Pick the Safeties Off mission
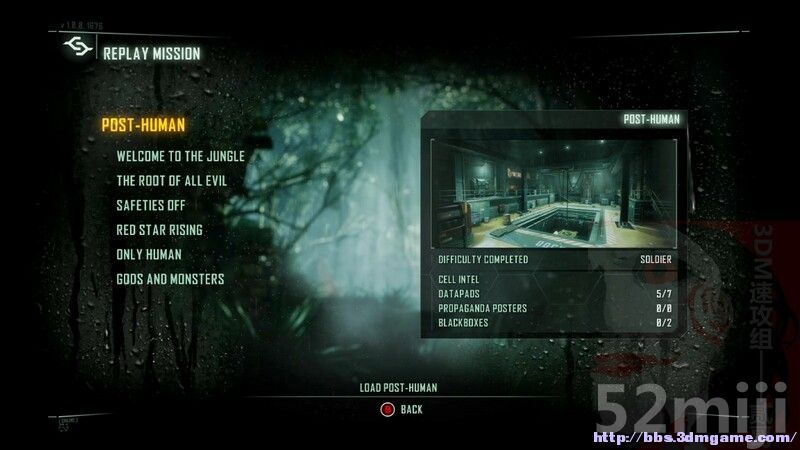 point(150,205)
